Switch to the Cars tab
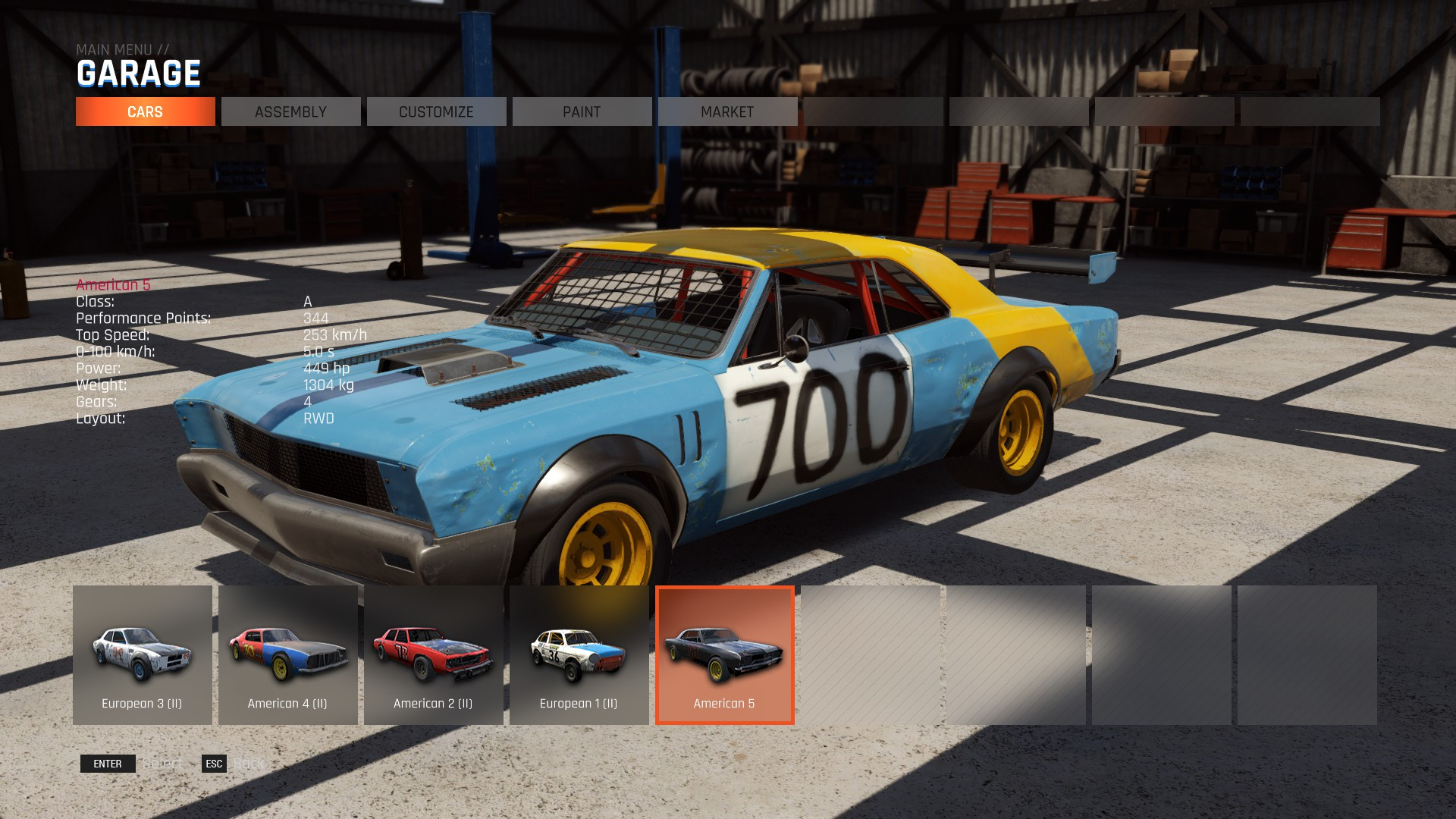The image size is (1456, 819). coord(145,111)
